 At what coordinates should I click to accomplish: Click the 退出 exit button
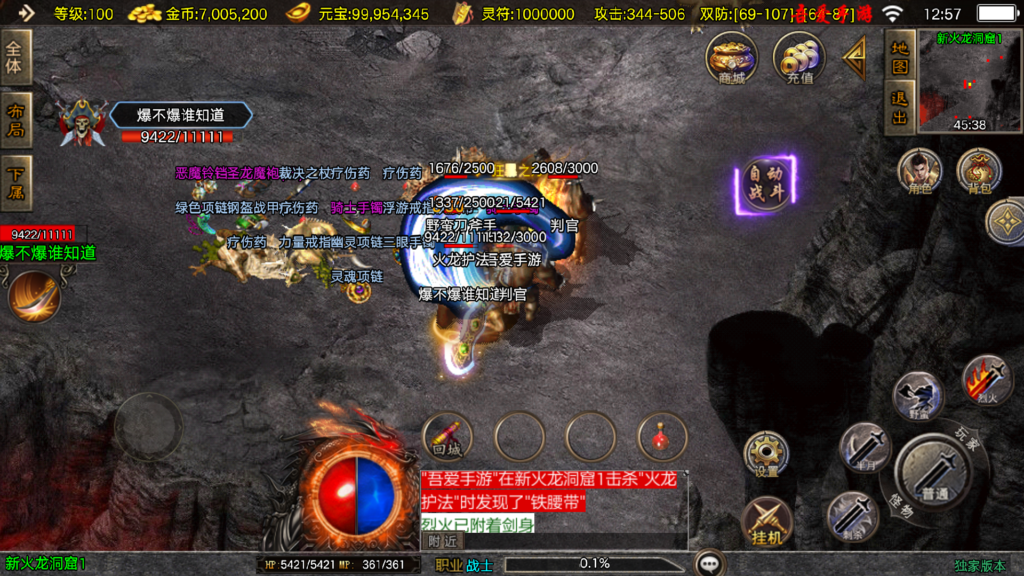(900, 108)
